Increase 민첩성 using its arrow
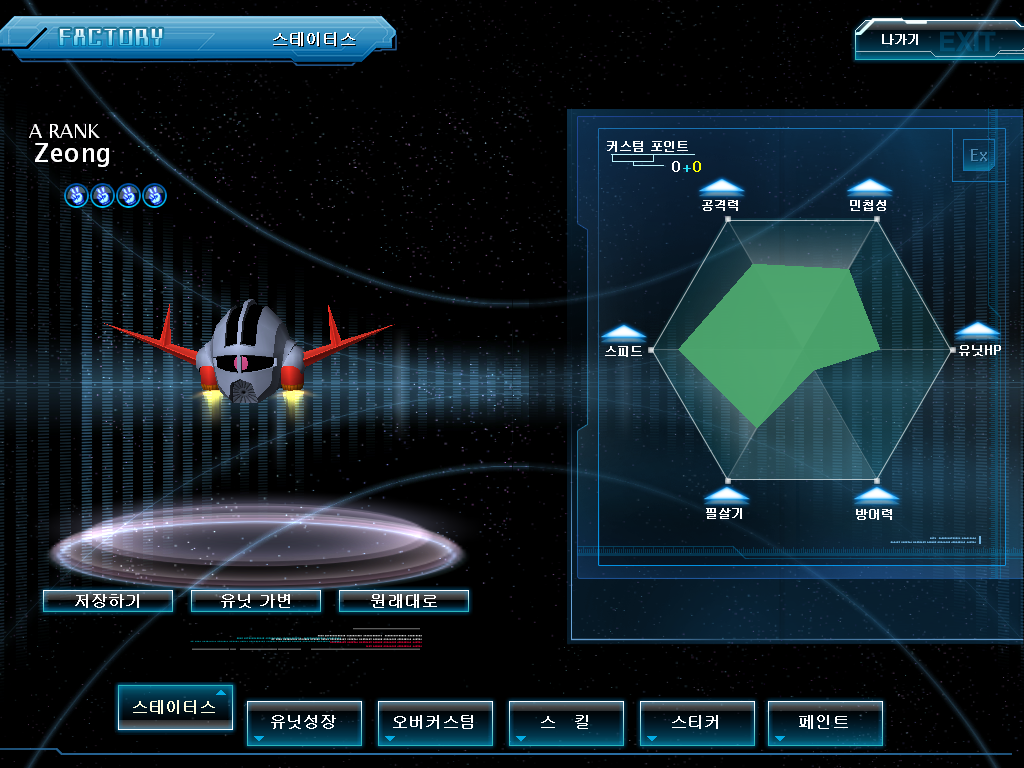The image size is (1024, 768). 869,187
